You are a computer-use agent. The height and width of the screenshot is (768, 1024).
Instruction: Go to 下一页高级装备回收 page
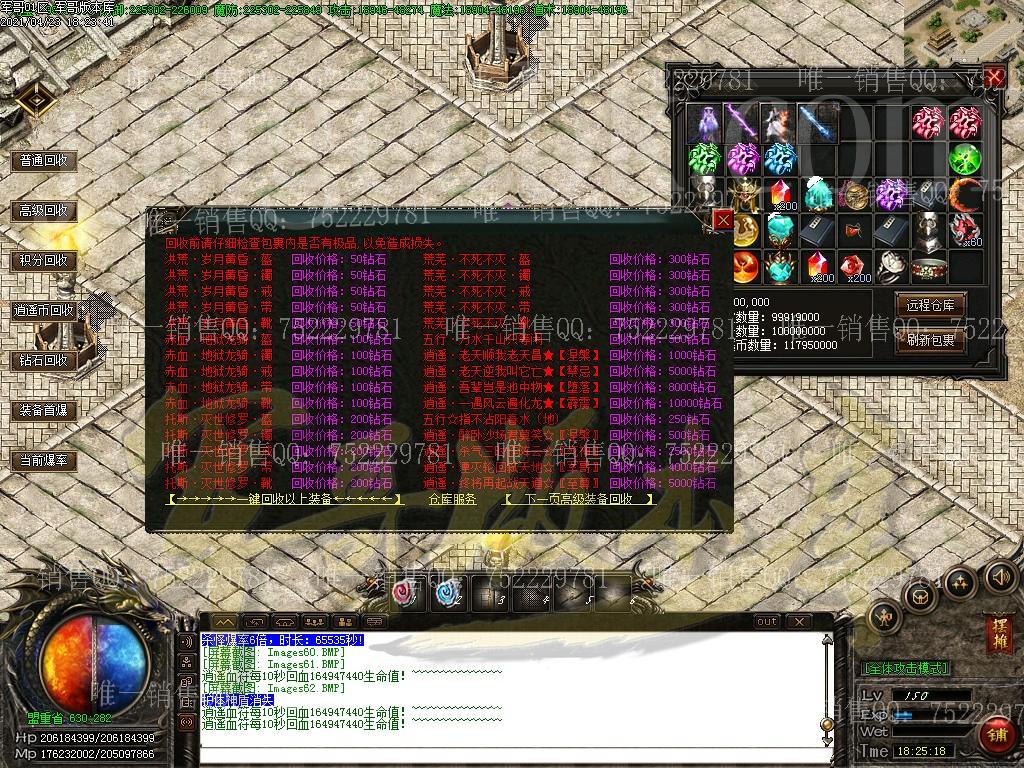[579, 498]
